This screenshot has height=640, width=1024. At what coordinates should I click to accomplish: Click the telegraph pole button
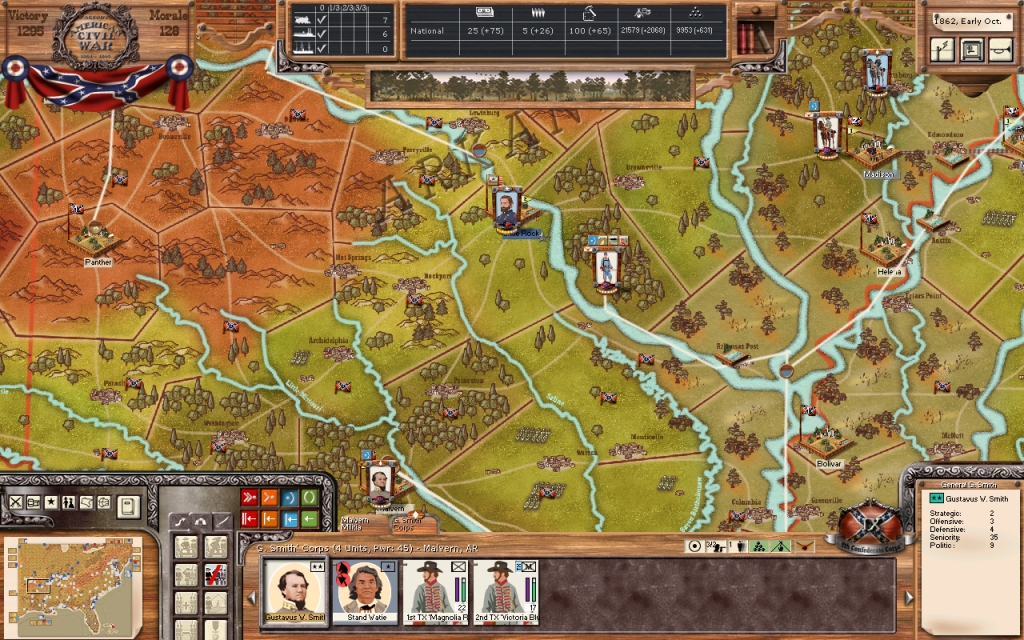(942, 49)
